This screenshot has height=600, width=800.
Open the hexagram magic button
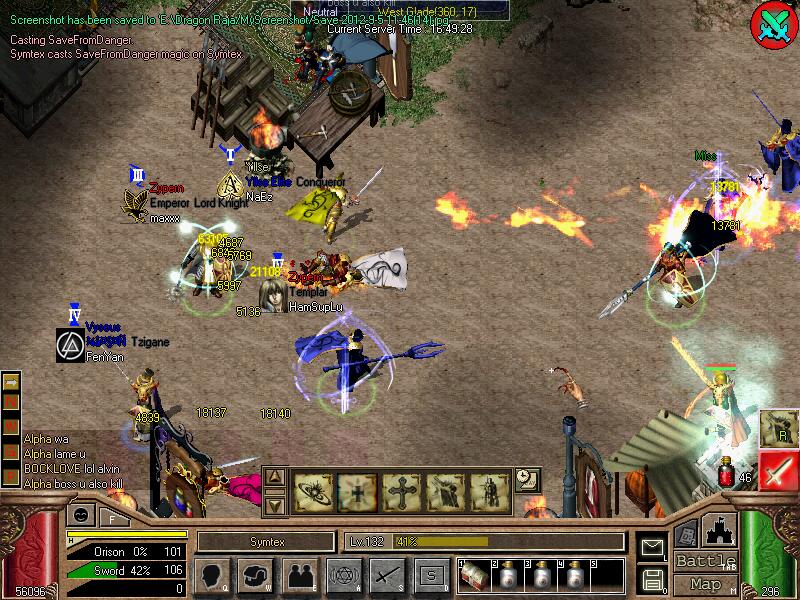[x=343, y=576]
